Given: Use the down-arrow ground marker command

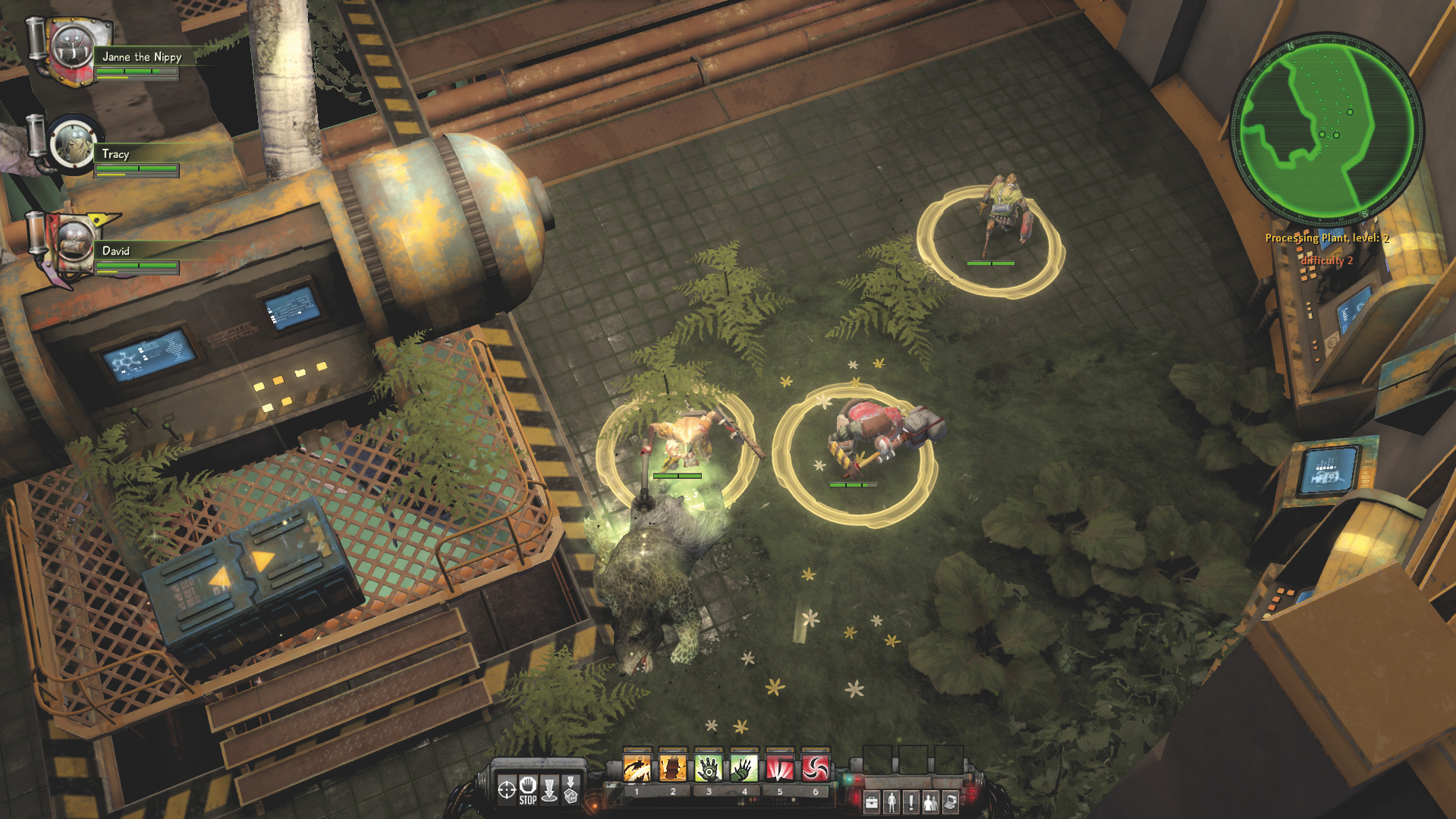Looking at the screenshot, I should coord(549,789).
